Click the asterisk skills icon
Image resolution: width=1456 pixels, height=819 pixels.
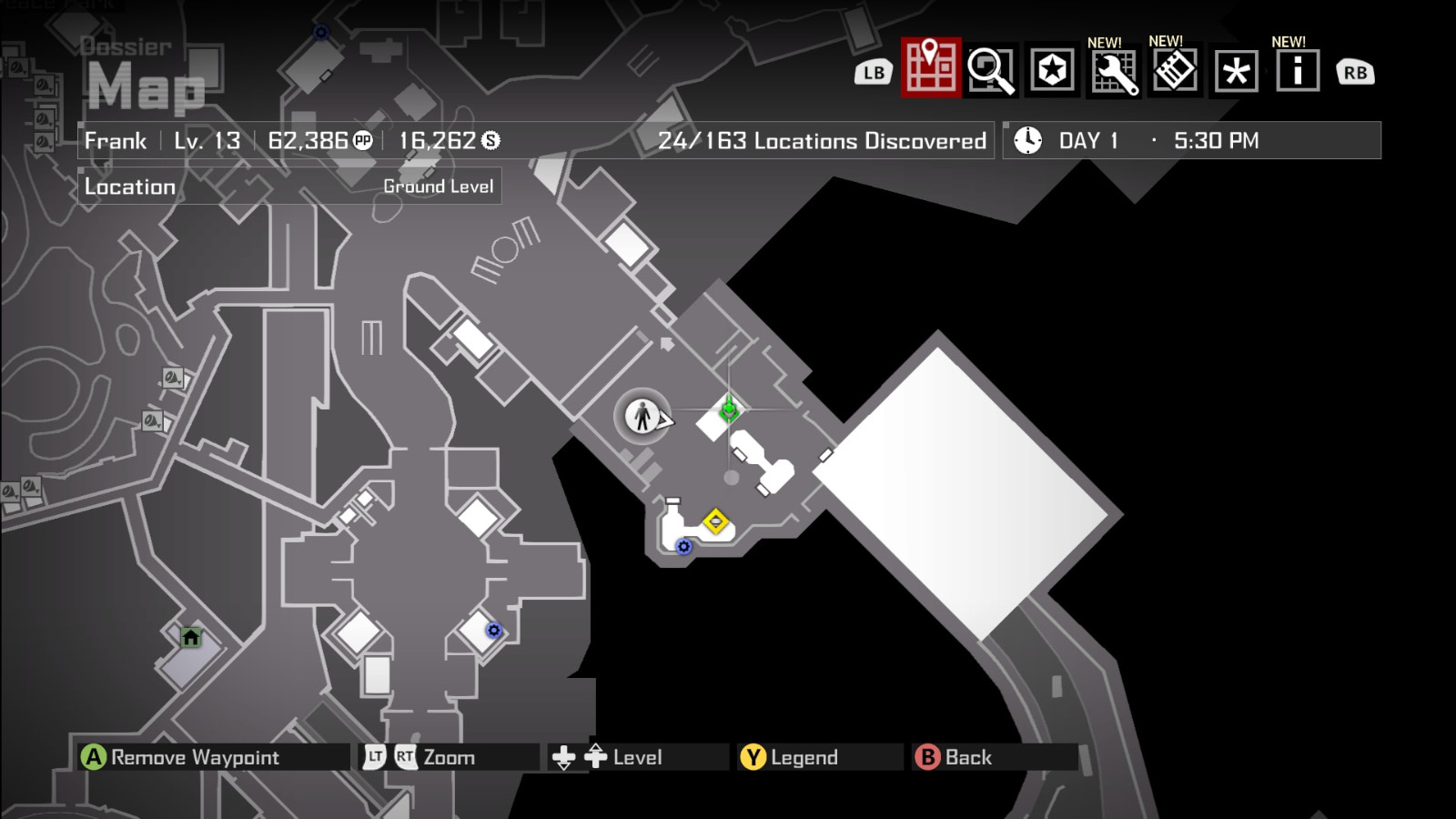coord(1236,71)
